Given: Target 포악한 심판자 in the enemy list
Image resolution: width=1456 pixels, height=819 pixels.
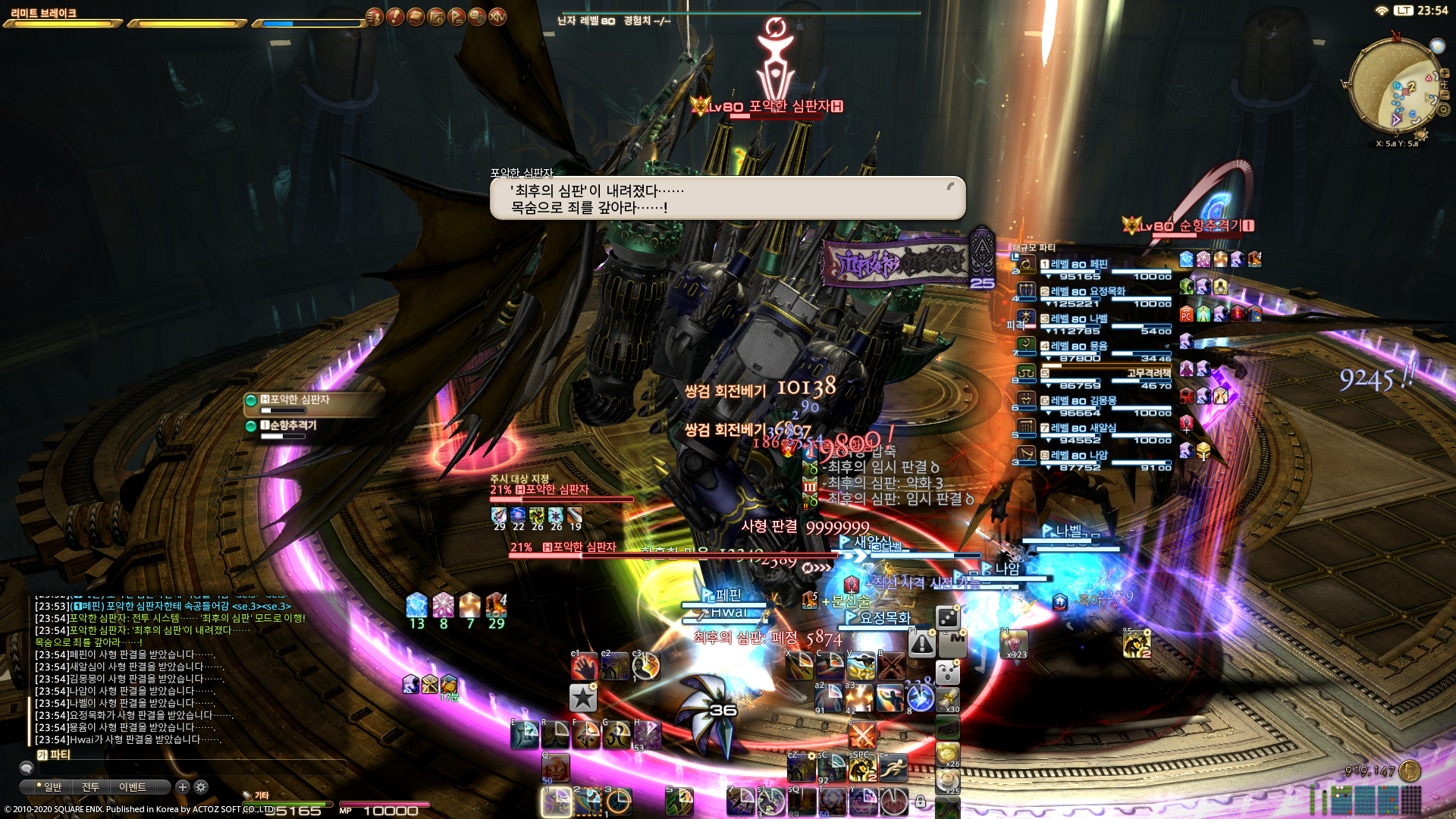Looking at the screenshot, I should [x=300, y=400].
